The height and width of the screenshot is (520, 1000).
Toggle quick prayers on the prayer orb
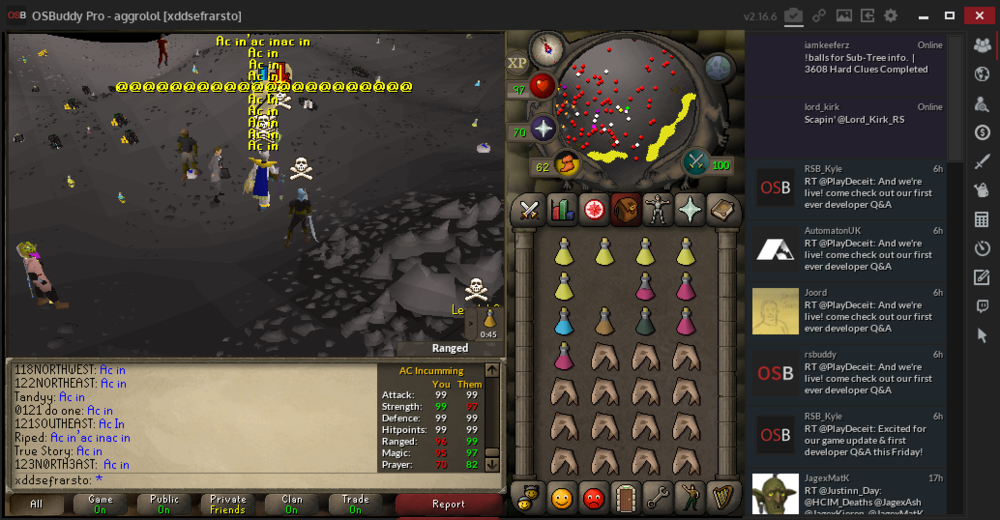click(x=543, y=129)
